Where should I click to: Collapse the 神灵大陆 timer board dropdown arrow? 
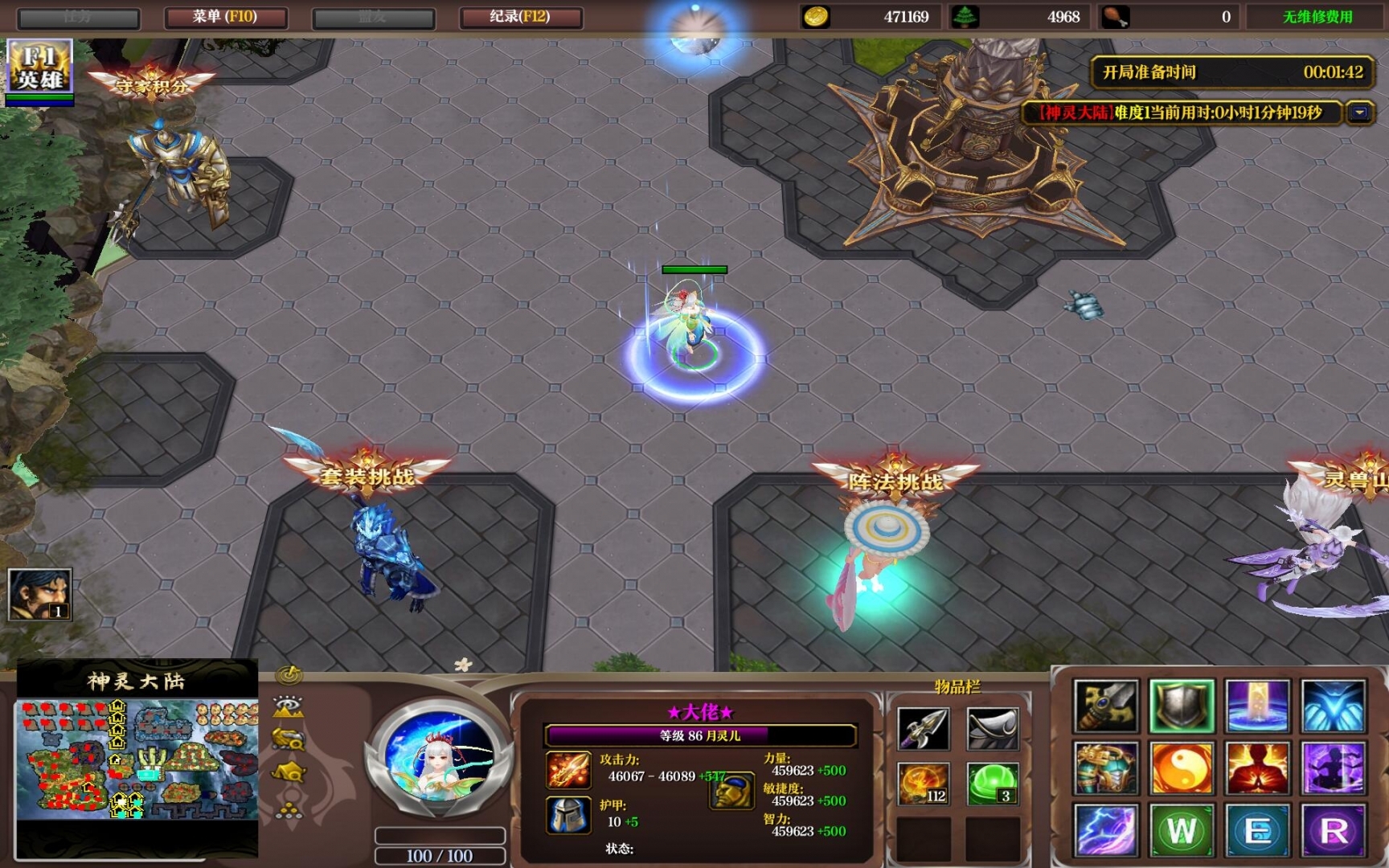(x=1359, y=113)
